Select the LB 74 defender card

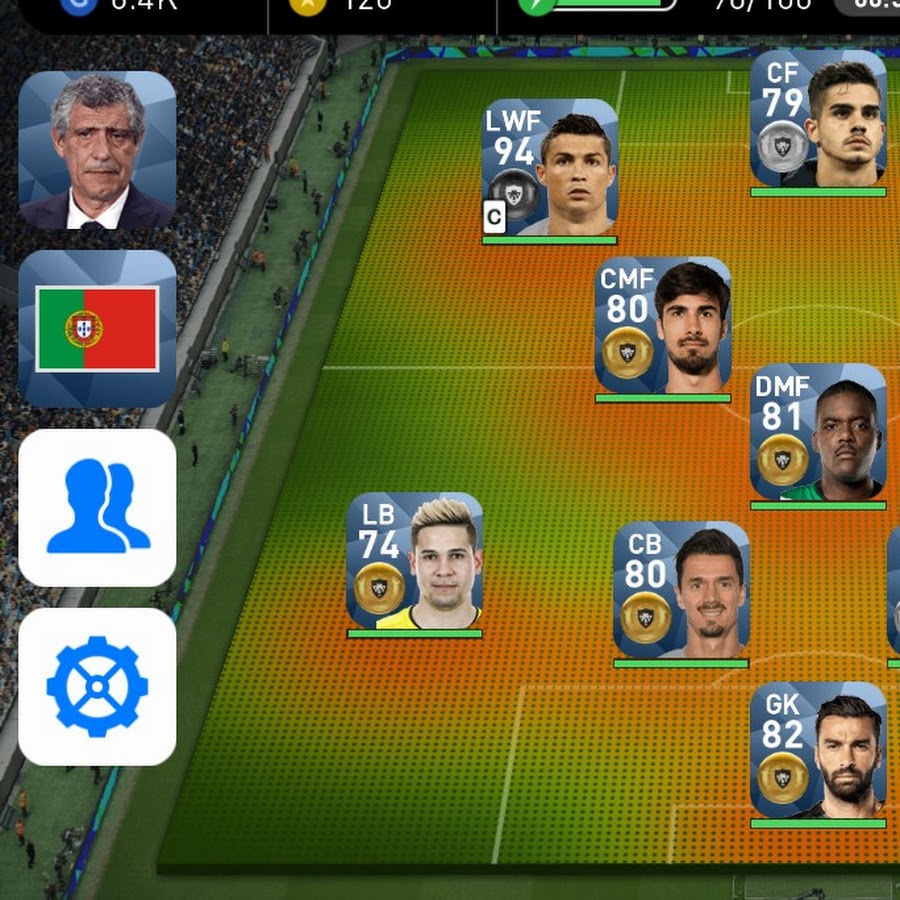pyautogui.click(x=415, y=561)
